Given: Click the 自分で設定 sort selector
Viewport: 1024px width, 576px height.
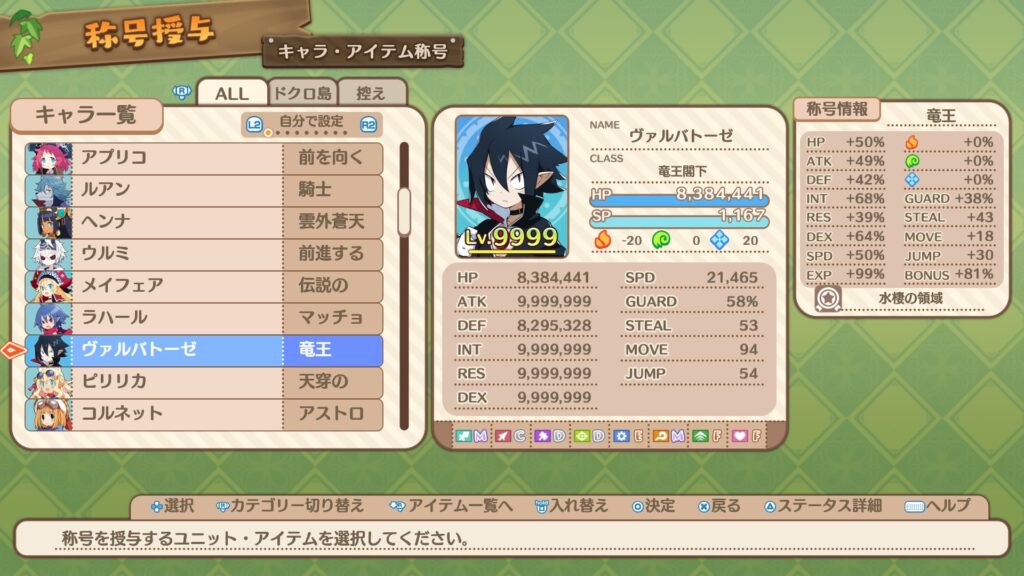Looking at the screenshot, I should (312, 124).
